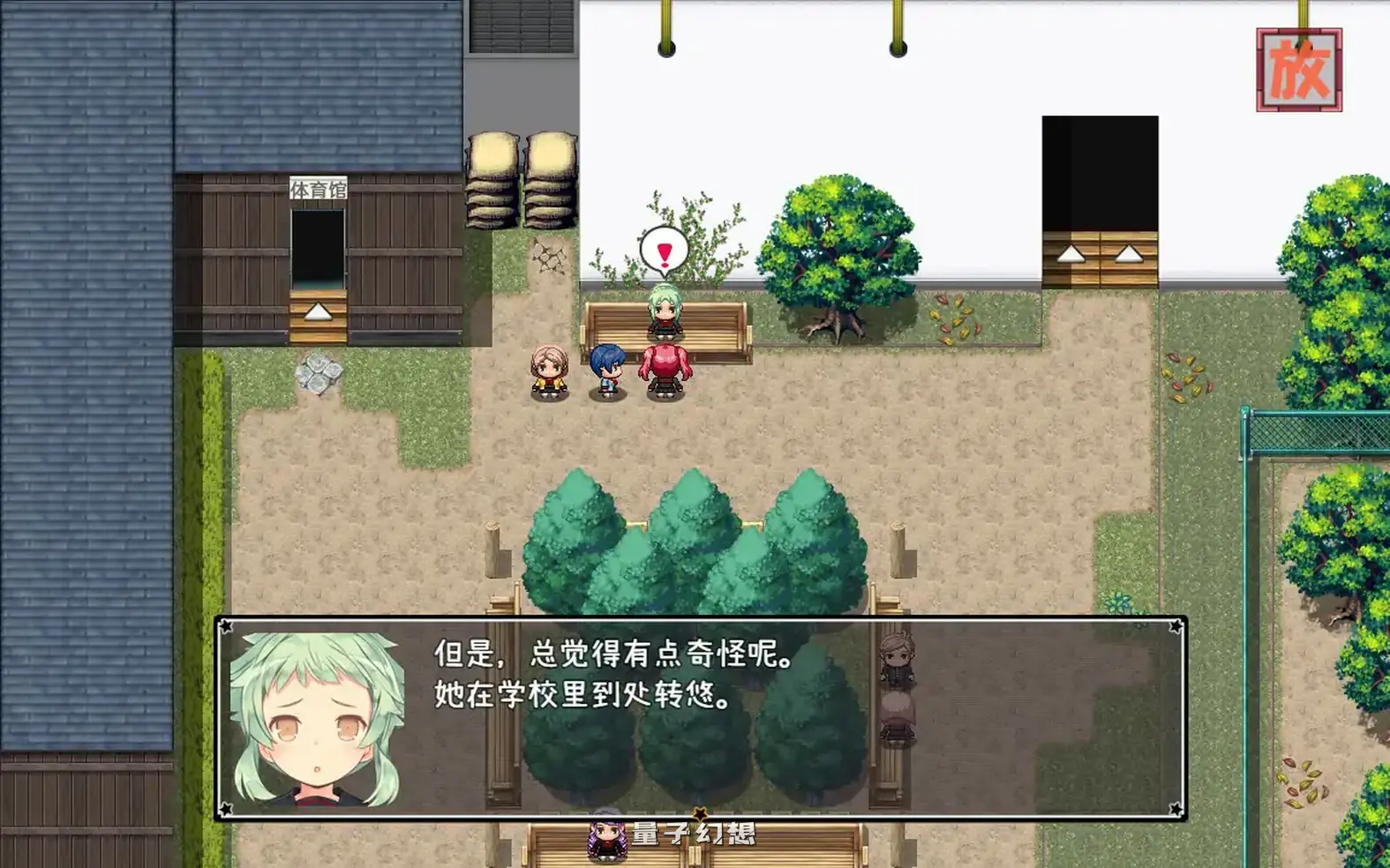Expand the dialogue by clicking the text box
Screen dimensions: 1390x868
[697, 716]
